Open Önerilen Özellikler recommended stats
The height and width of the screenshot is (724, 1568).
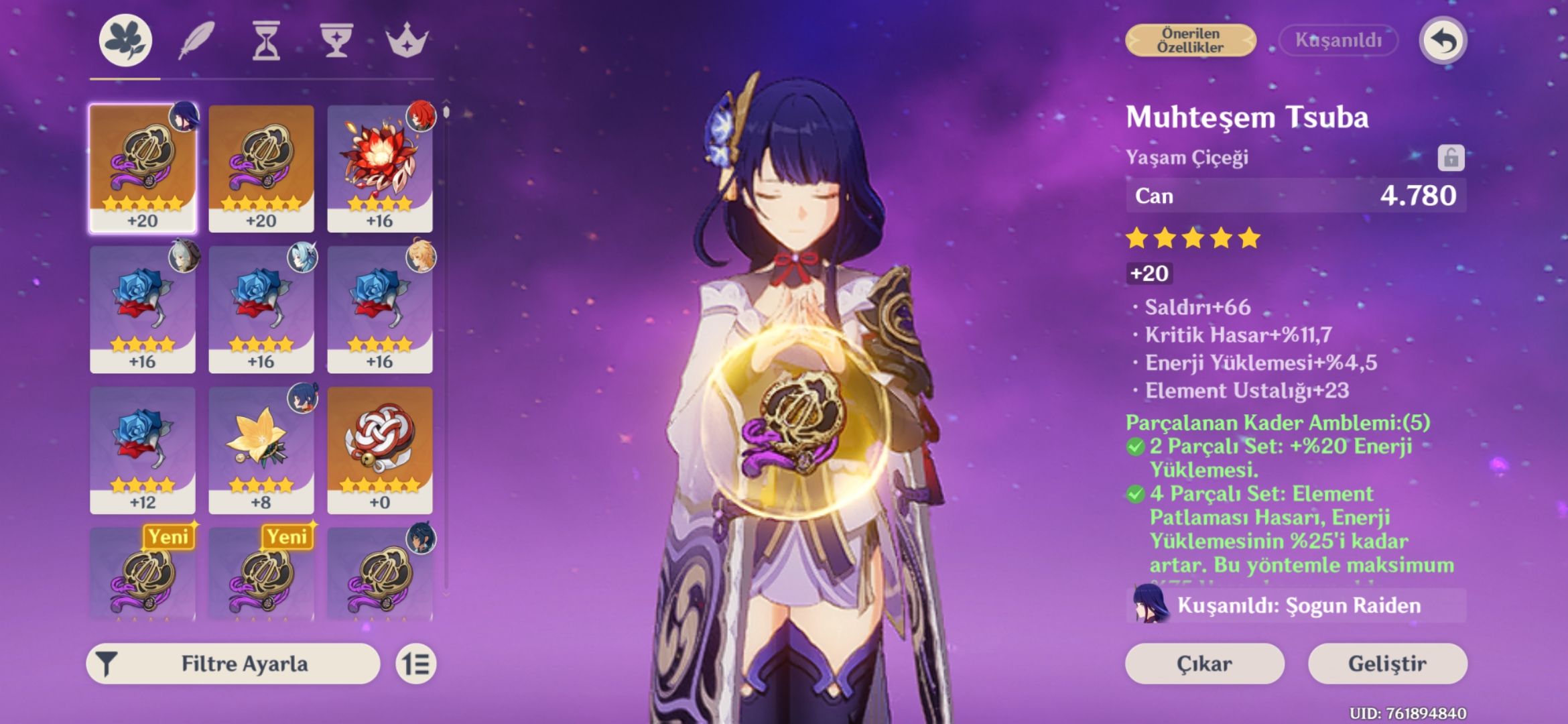(1191, 41)
